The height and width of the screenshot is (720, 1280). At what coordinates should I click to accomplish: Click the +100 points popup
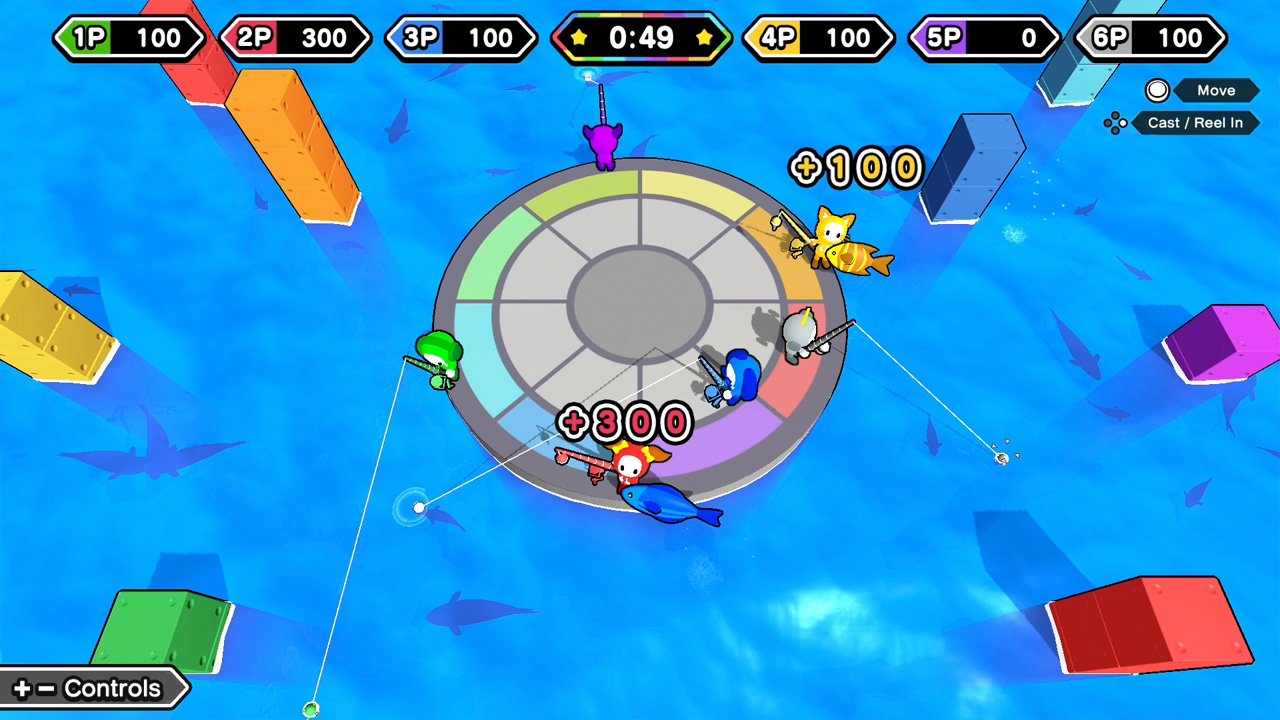pos(853,168)
